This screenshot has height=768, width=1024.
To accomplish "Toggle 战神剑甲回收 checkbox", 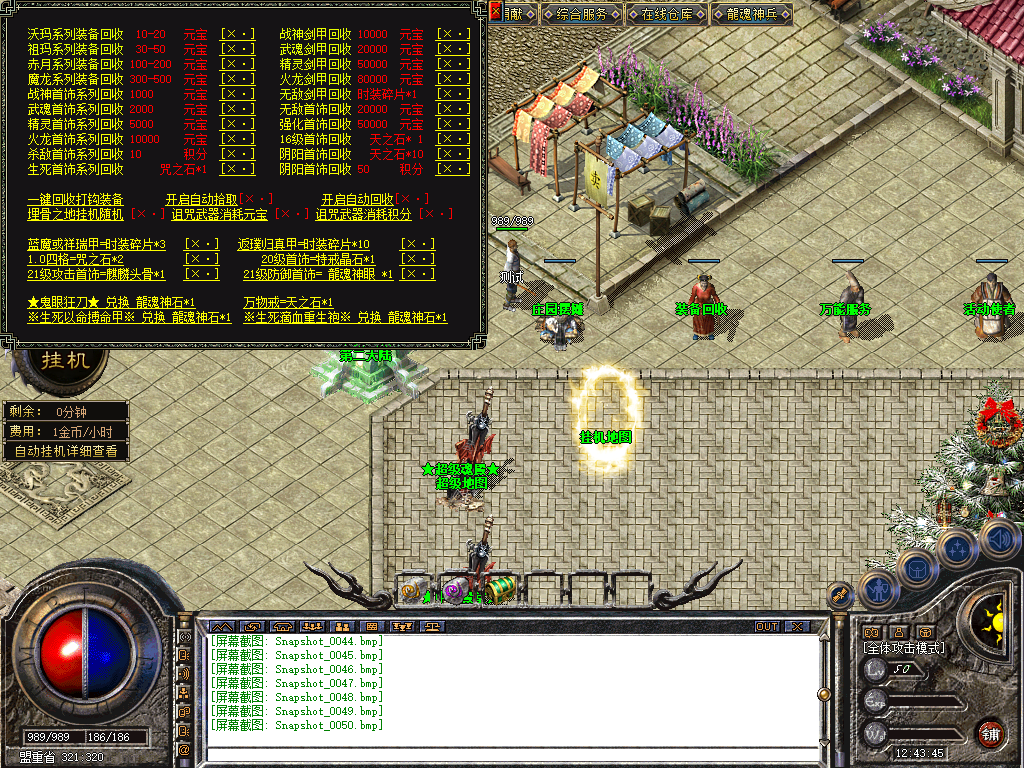I will (453, 34).
